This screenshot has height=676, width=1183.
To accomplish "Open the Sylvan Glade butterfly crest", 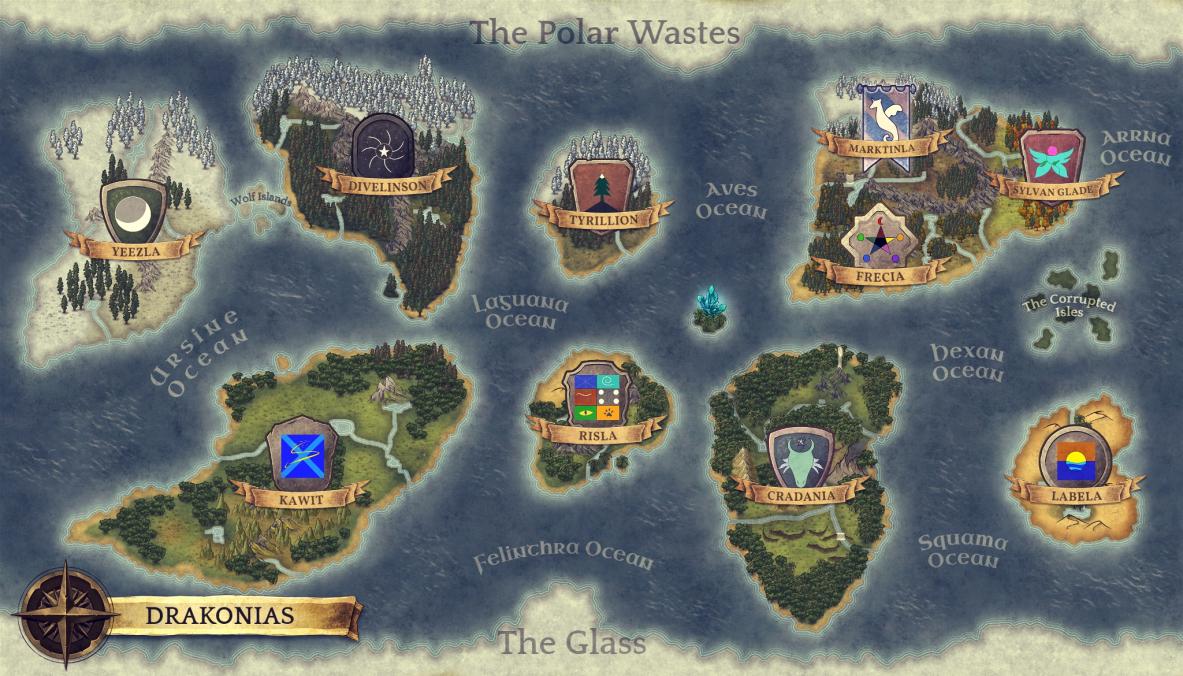I will tap(1052, 160).
